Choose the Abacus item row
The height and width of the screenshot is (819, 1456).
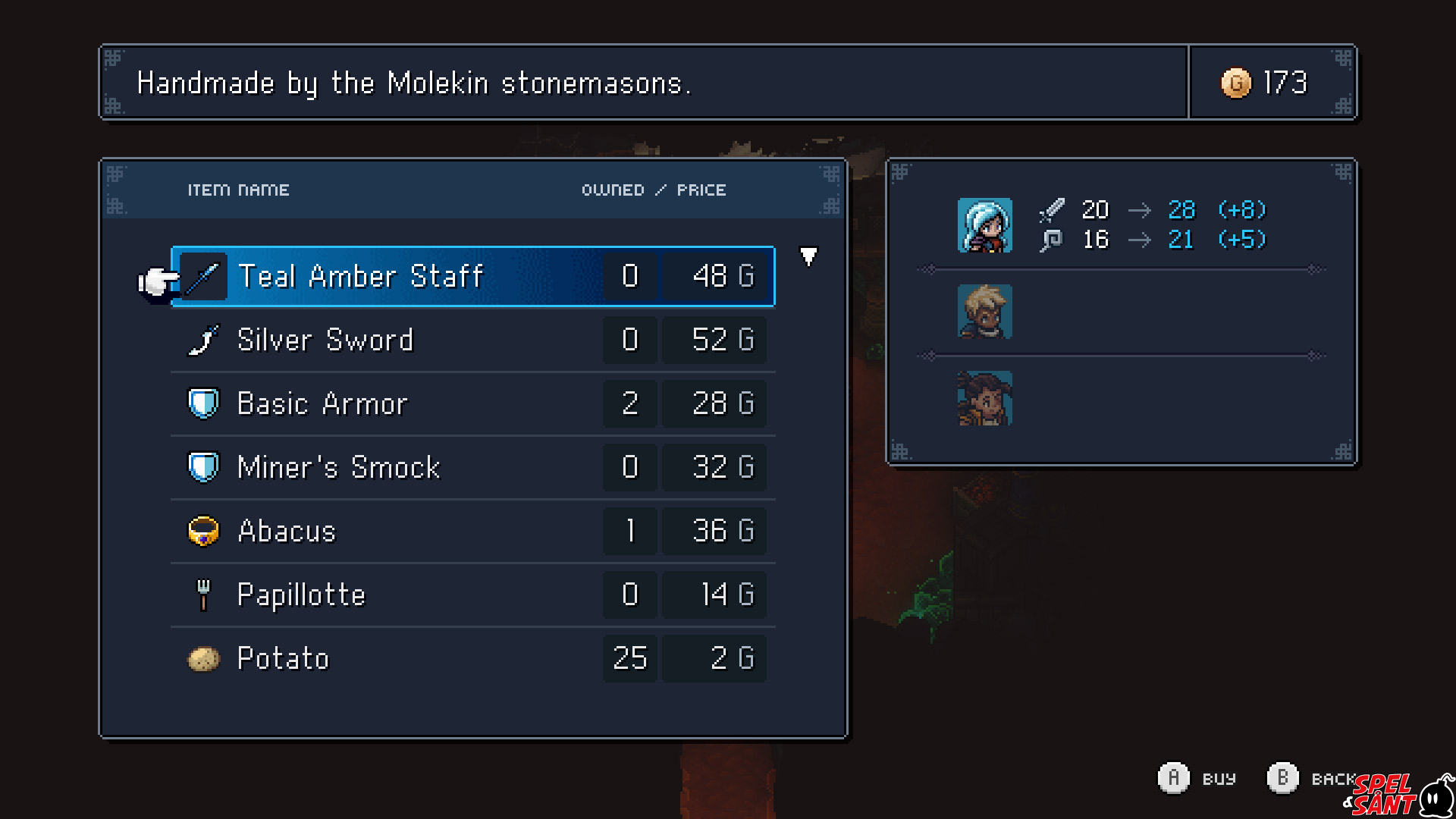(x=473, y=532)
